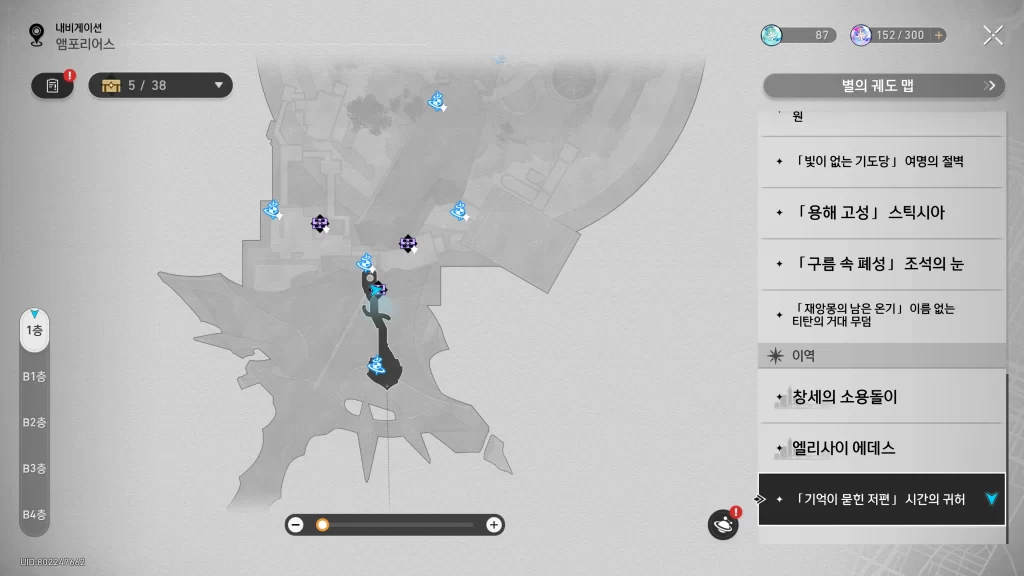Select the 1층 floor
The image size is (1024, 576).
tap(35, 330)
